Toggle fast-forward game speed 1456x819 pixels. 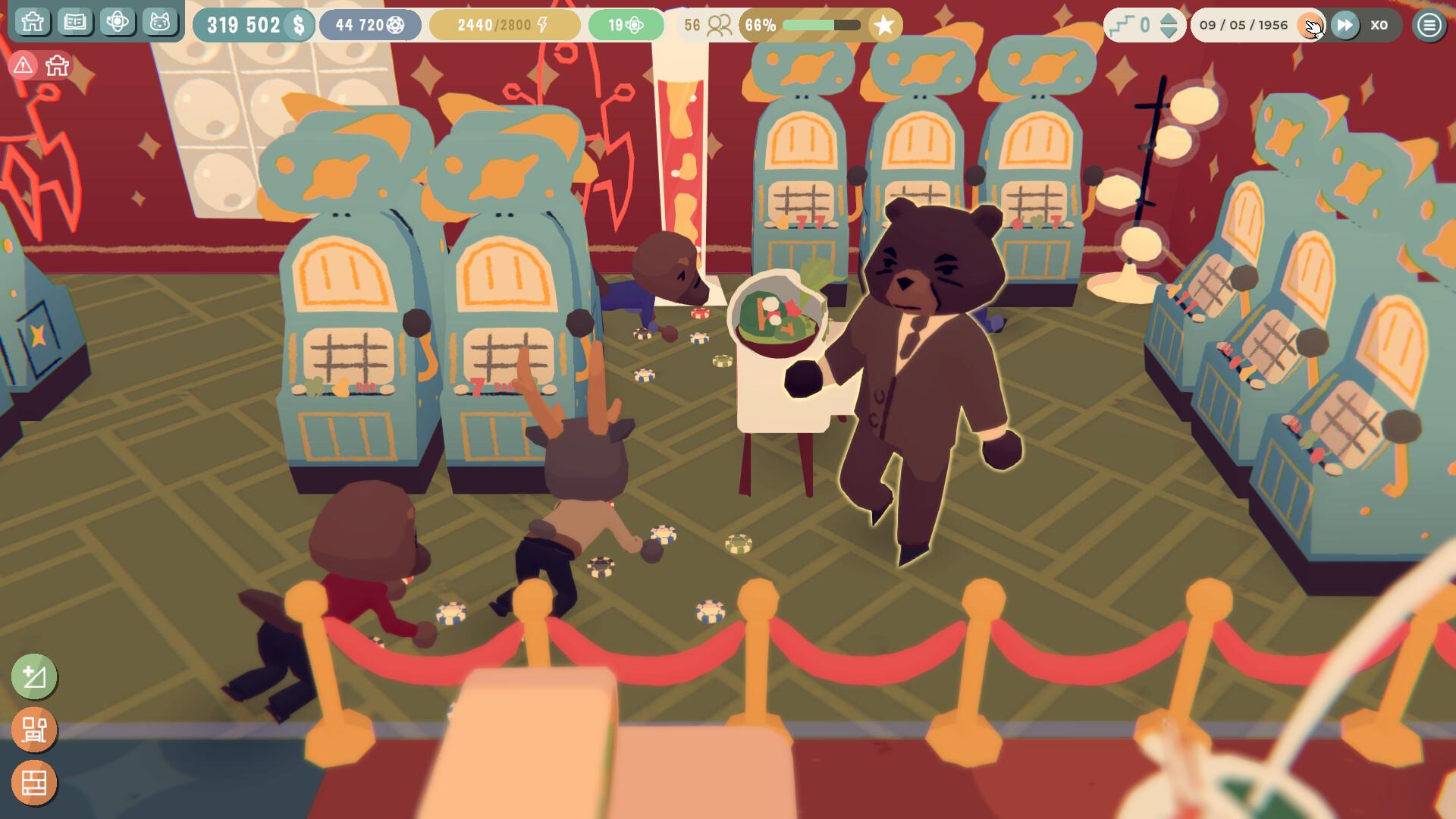[x=1345, y=25]
